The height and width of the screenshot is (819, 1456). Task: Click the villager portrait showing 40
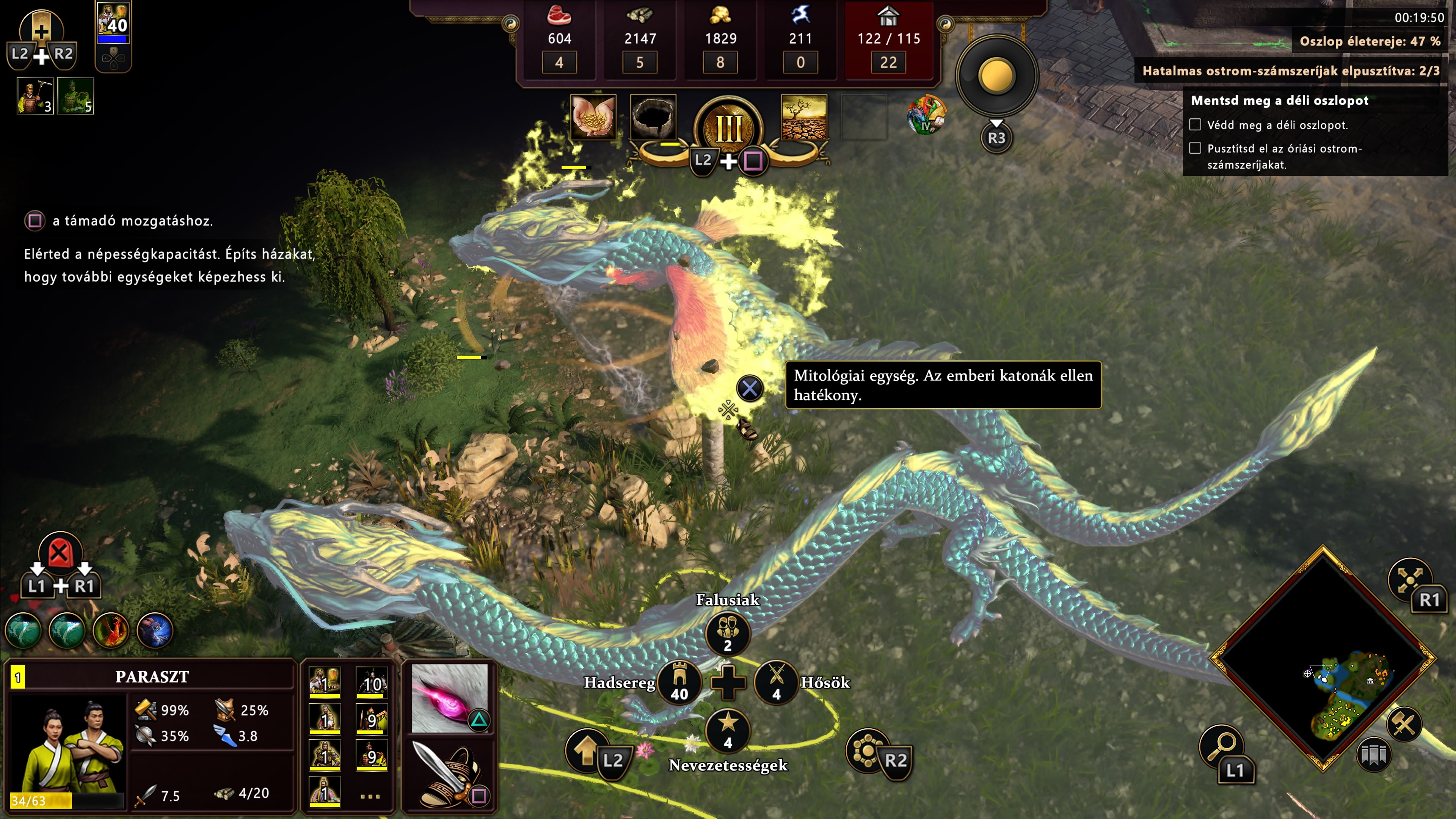pos(113,23)
